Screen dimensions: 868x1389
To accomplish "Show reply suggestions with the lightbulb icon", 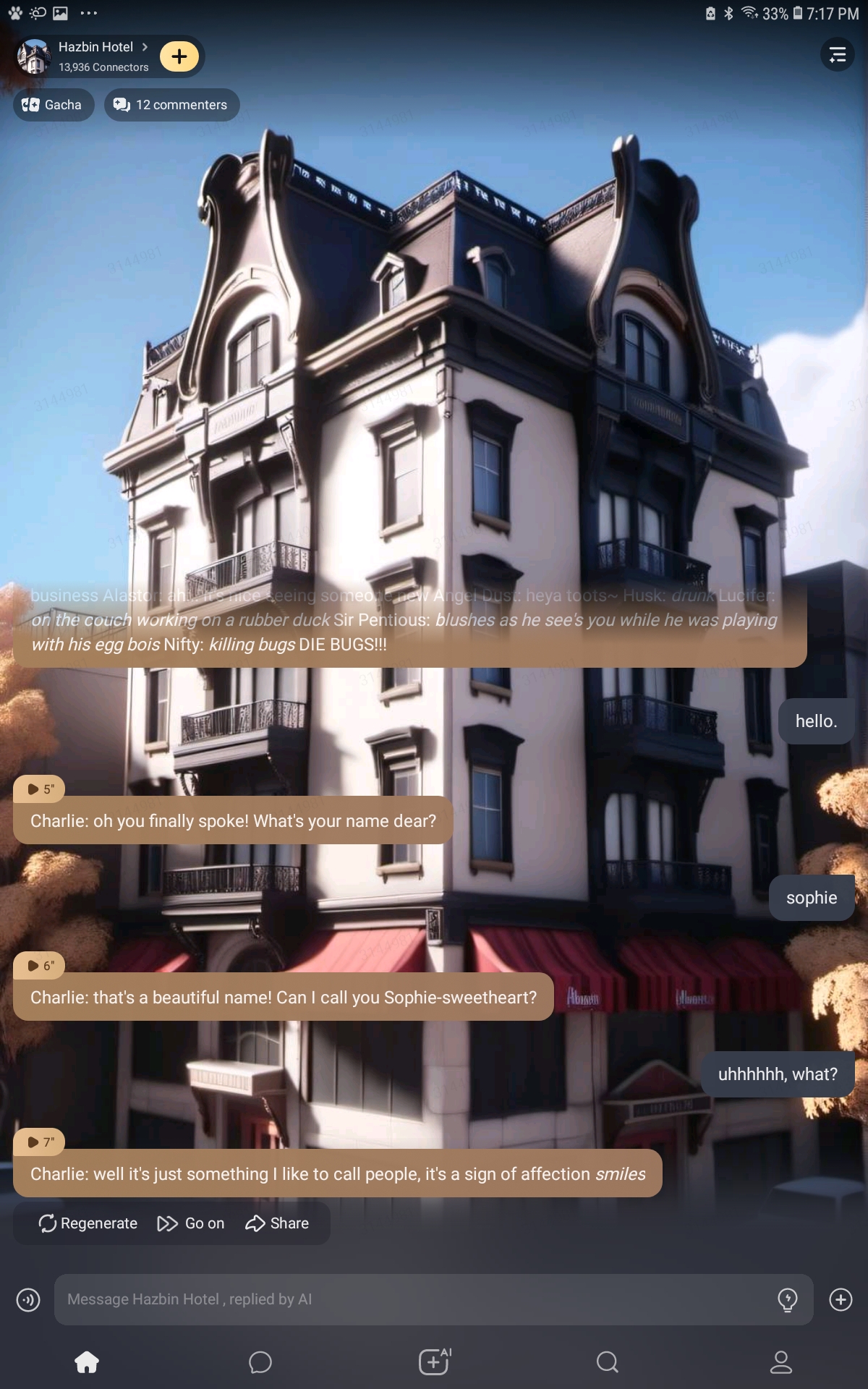I will coord(787,1300).
